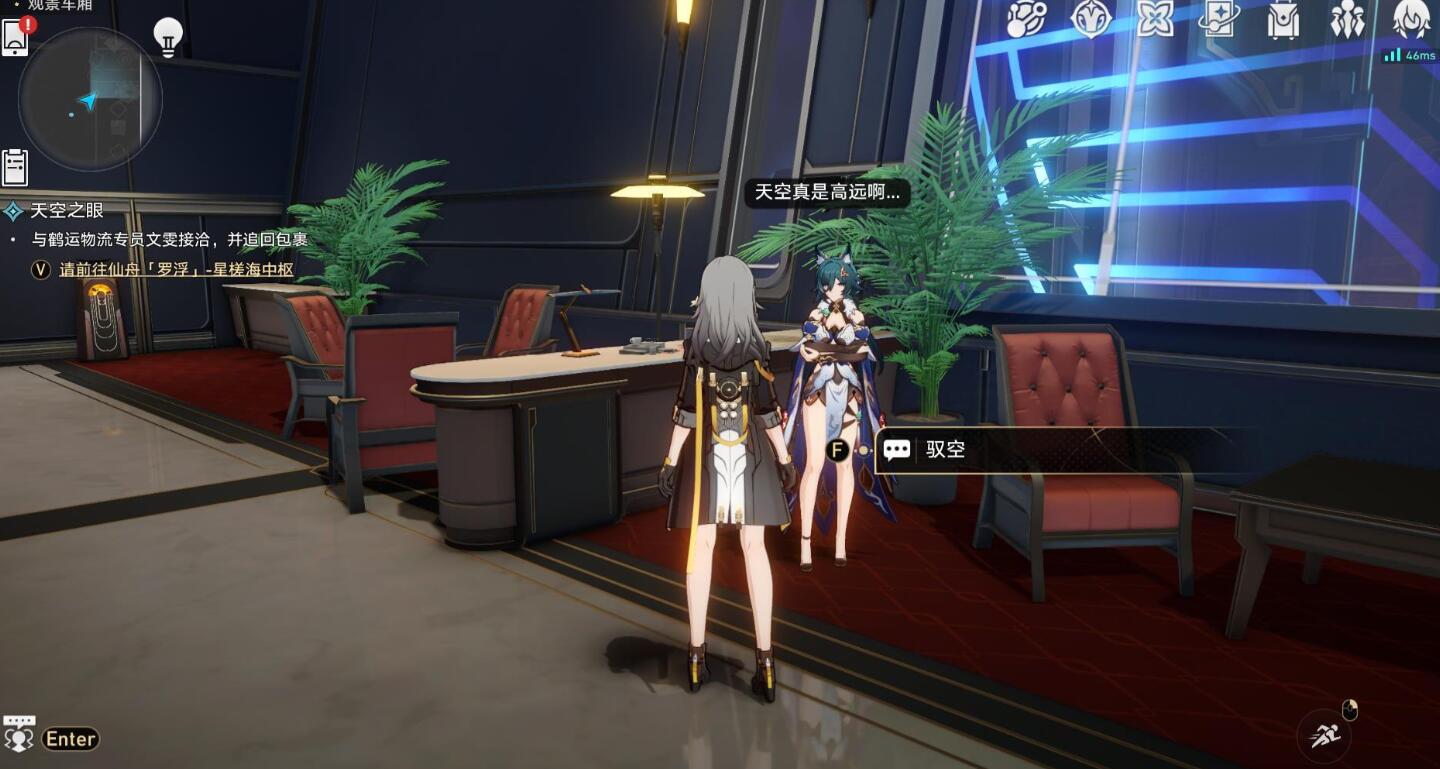Open the team setup three-figures icon
The height and width of the screenshot is (769, 1440).
tap(1347, 19)
